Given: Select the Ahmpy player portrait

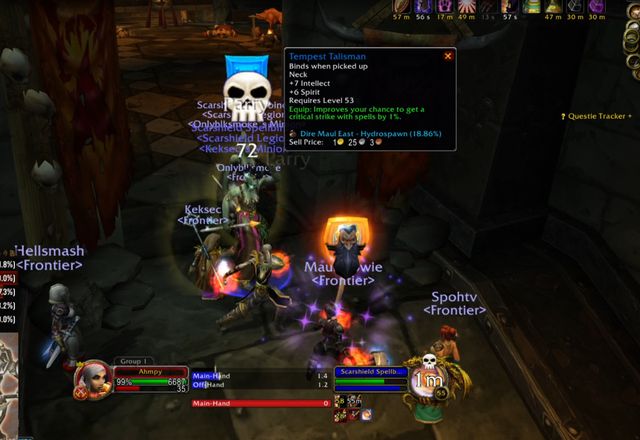Looking at the screenshot, I should [x=92, y=380].
